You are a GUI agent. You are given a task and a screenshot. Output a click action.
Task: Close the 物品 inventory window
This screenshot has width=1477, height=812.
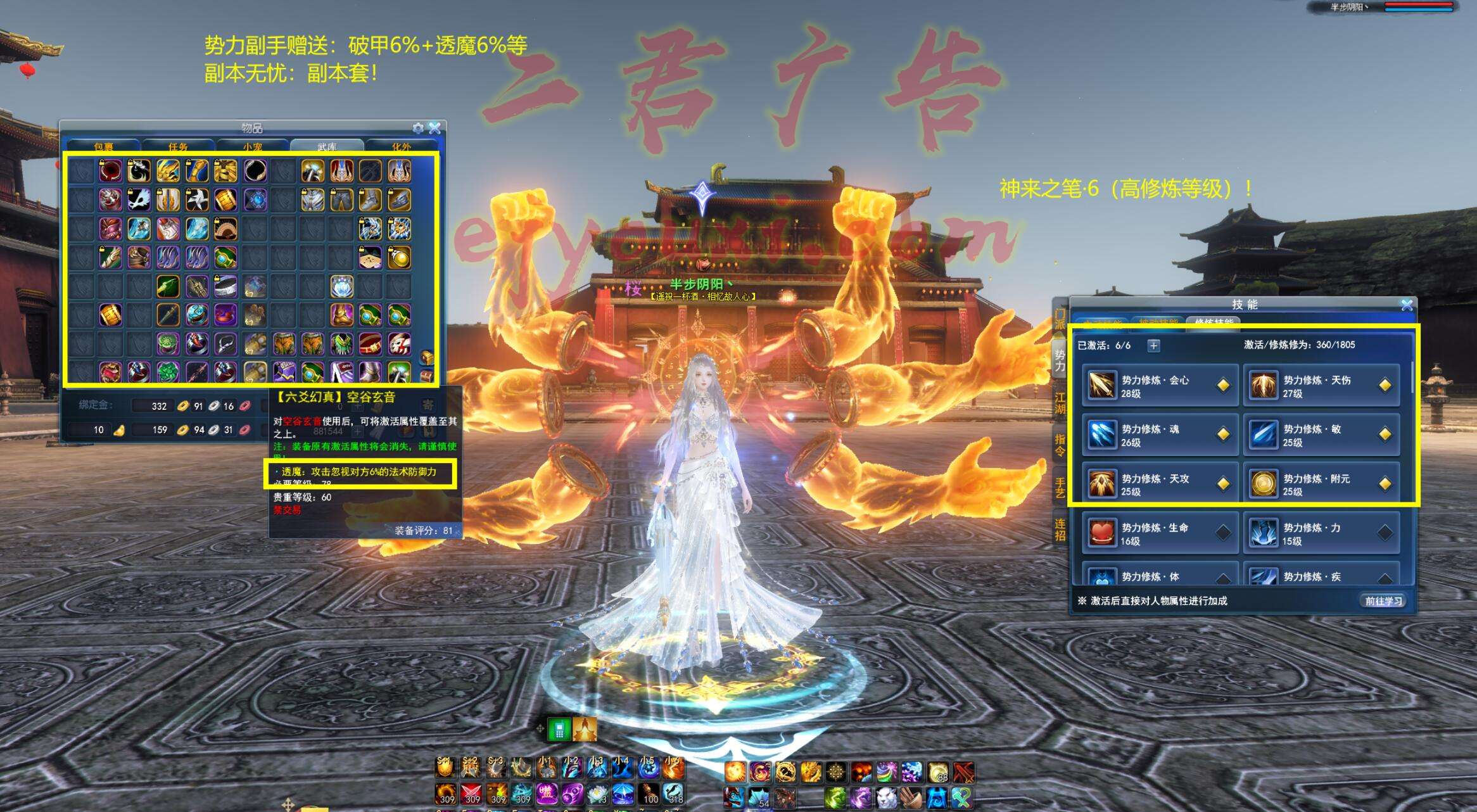point(434,128)
